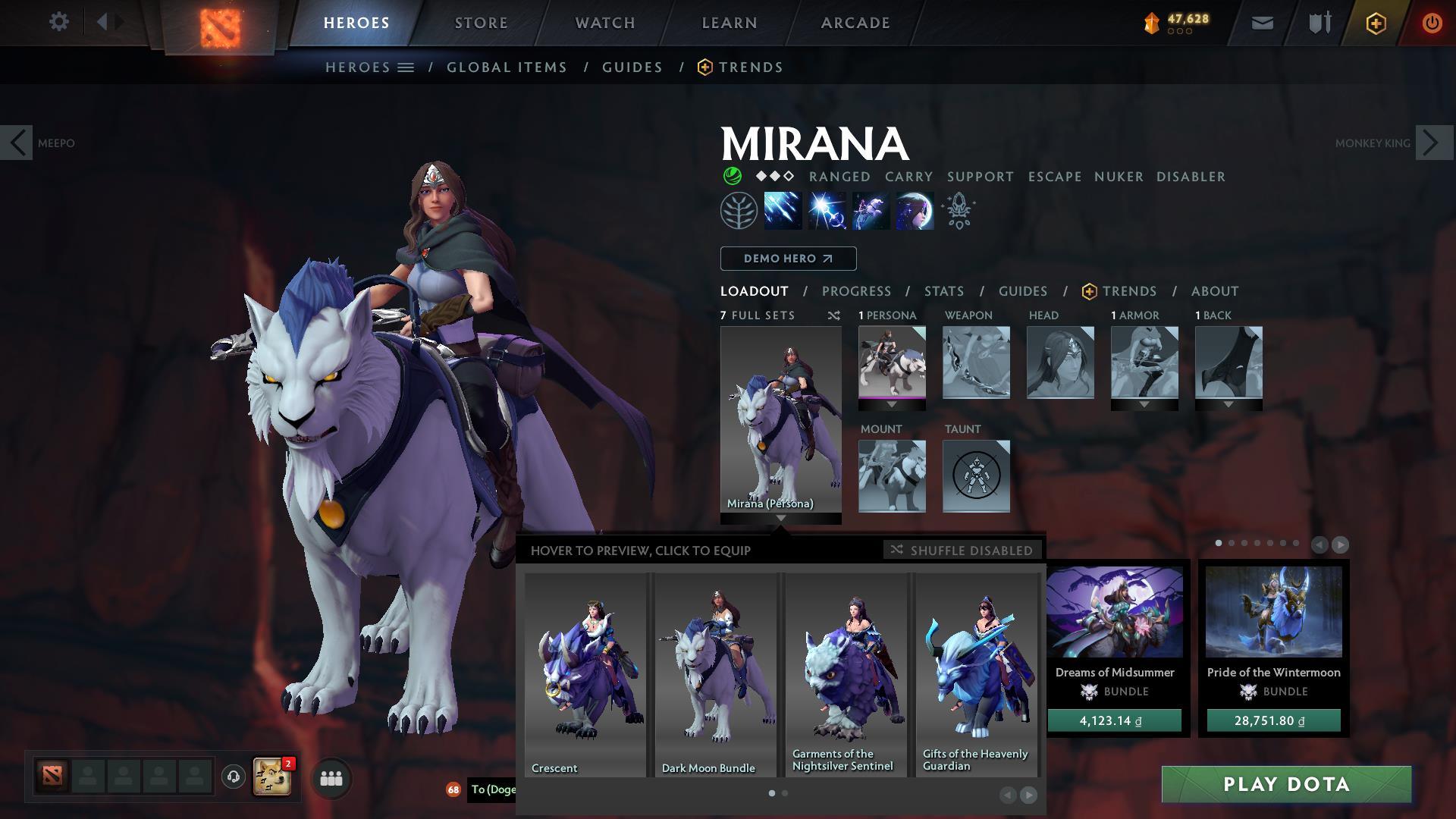Open the Starstorm ability icon

pos(781,211)
